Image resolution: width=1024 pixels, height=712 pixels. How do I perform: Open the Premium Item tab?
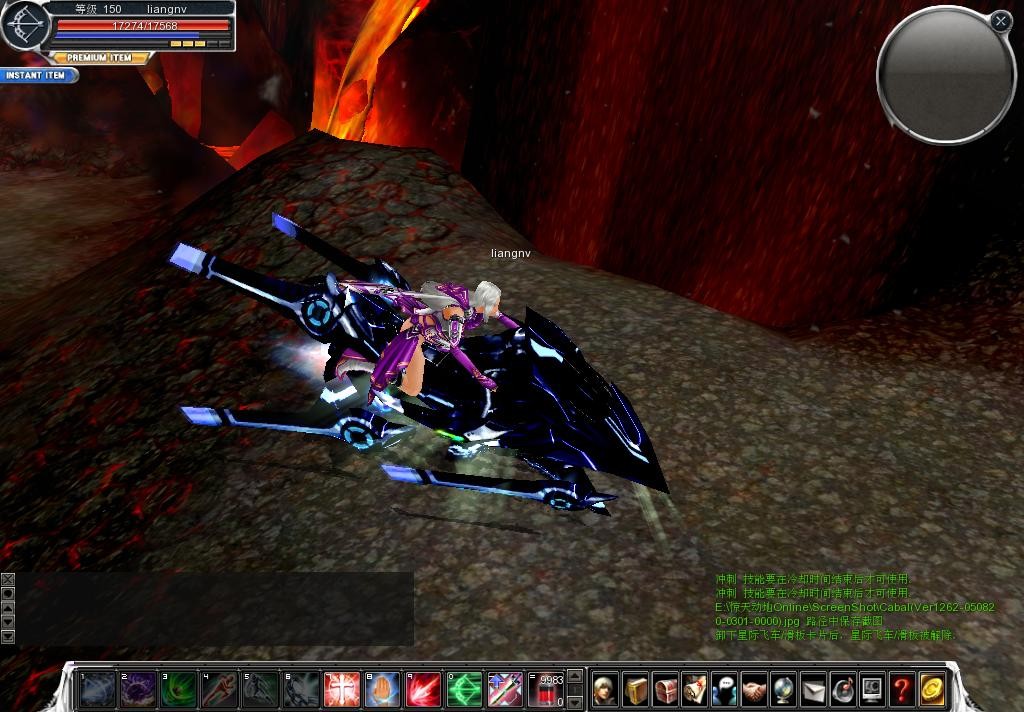[x=99, y=58]
